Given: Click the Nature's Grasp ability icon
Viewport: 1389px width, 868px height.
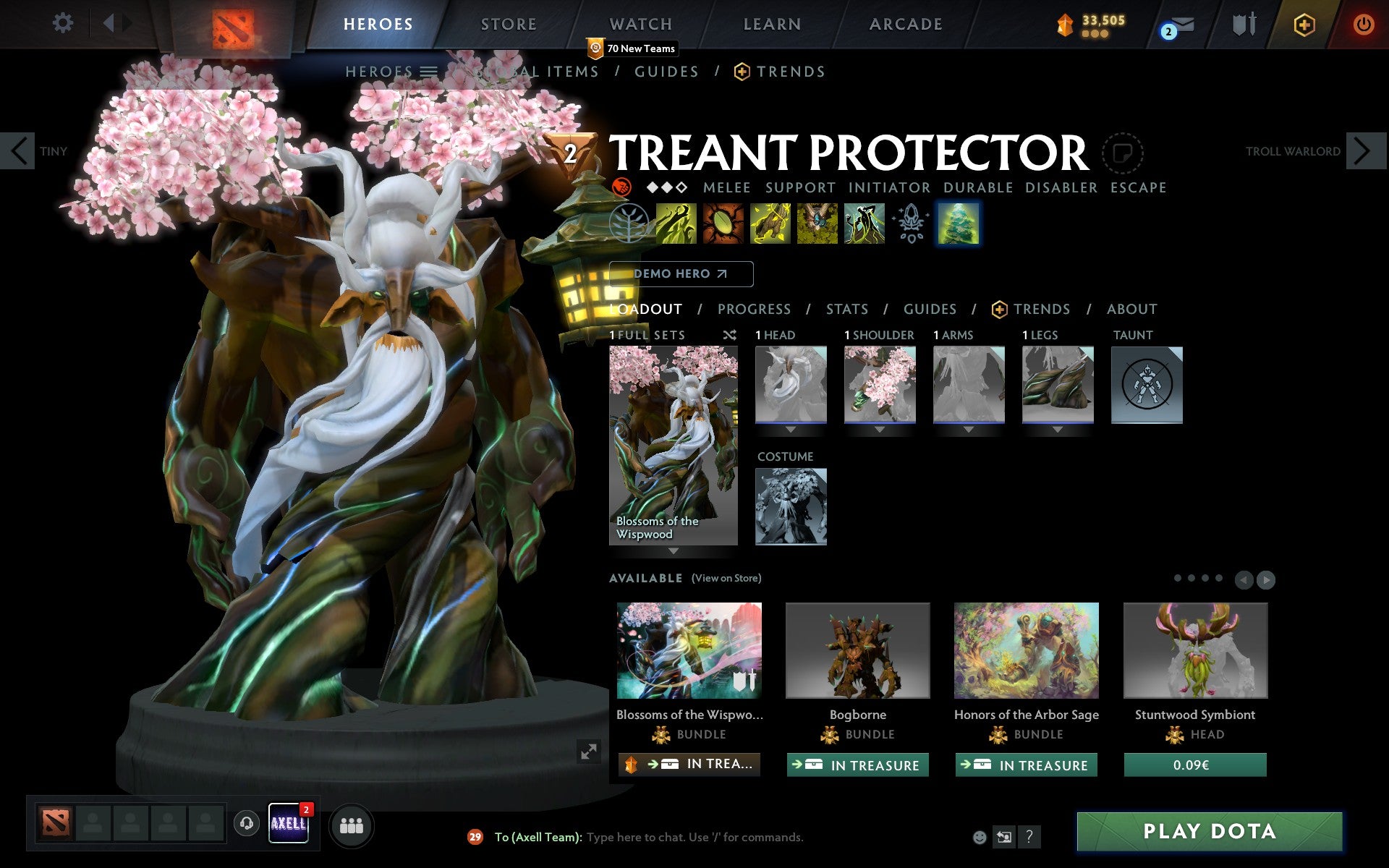Looking at the screenshot, I should [676, 224].
